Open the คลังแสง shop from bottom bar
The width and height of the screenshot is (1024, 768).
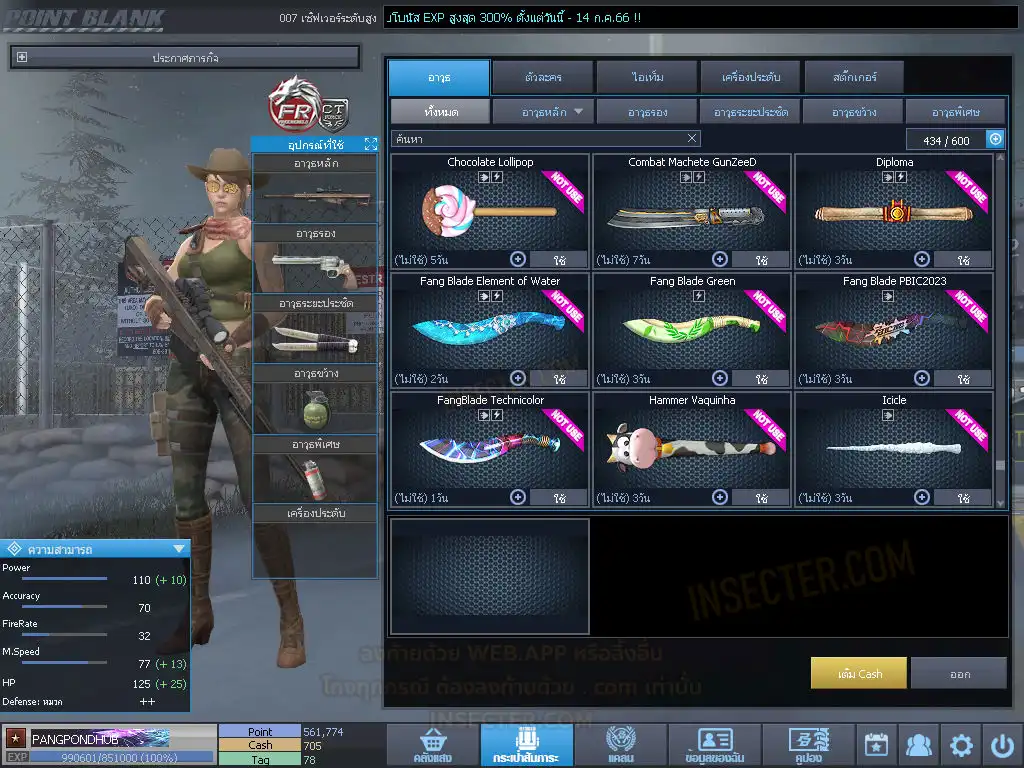(431, 745)
